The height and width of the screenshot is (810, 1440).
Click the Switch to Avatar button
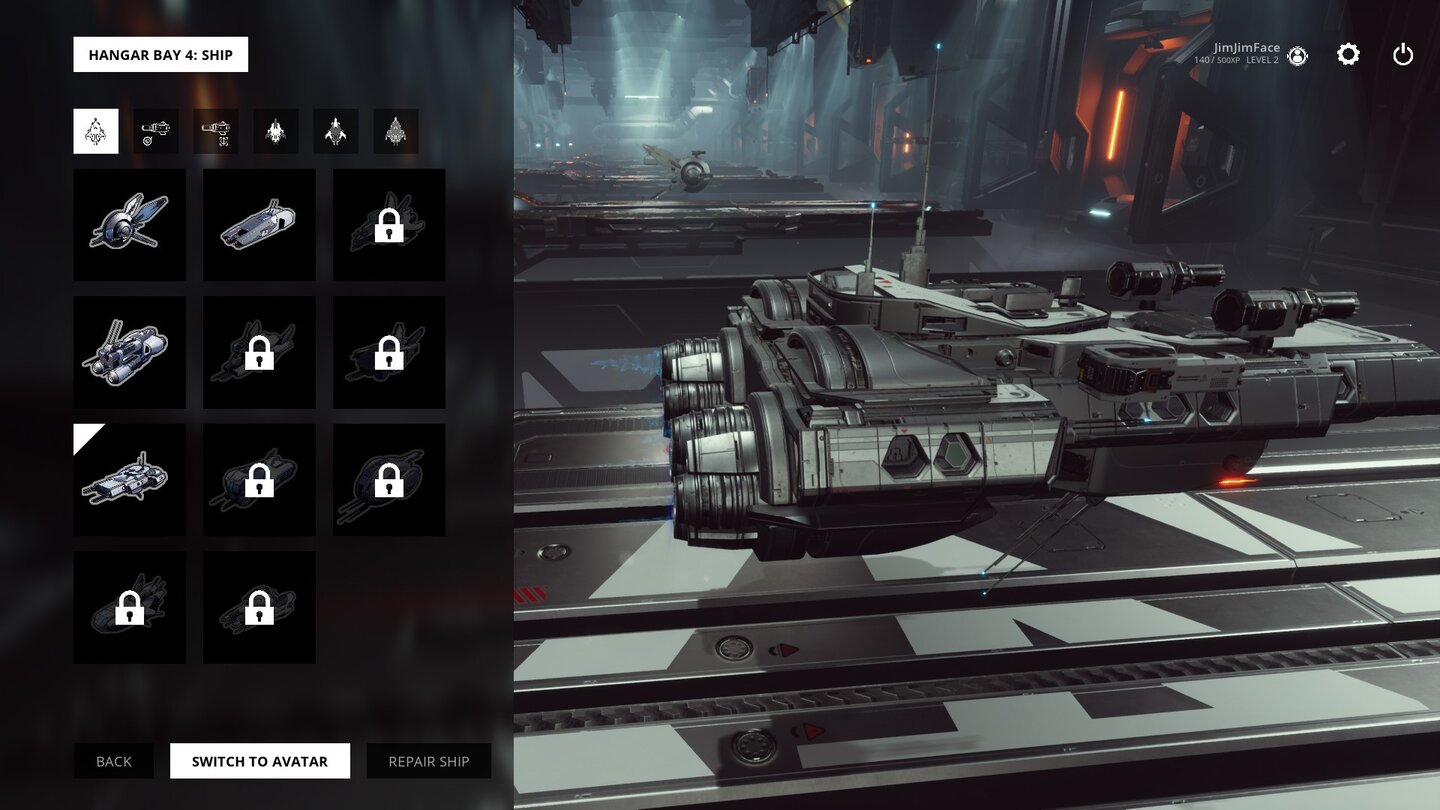pyautogui.click(x=260, y=761)
